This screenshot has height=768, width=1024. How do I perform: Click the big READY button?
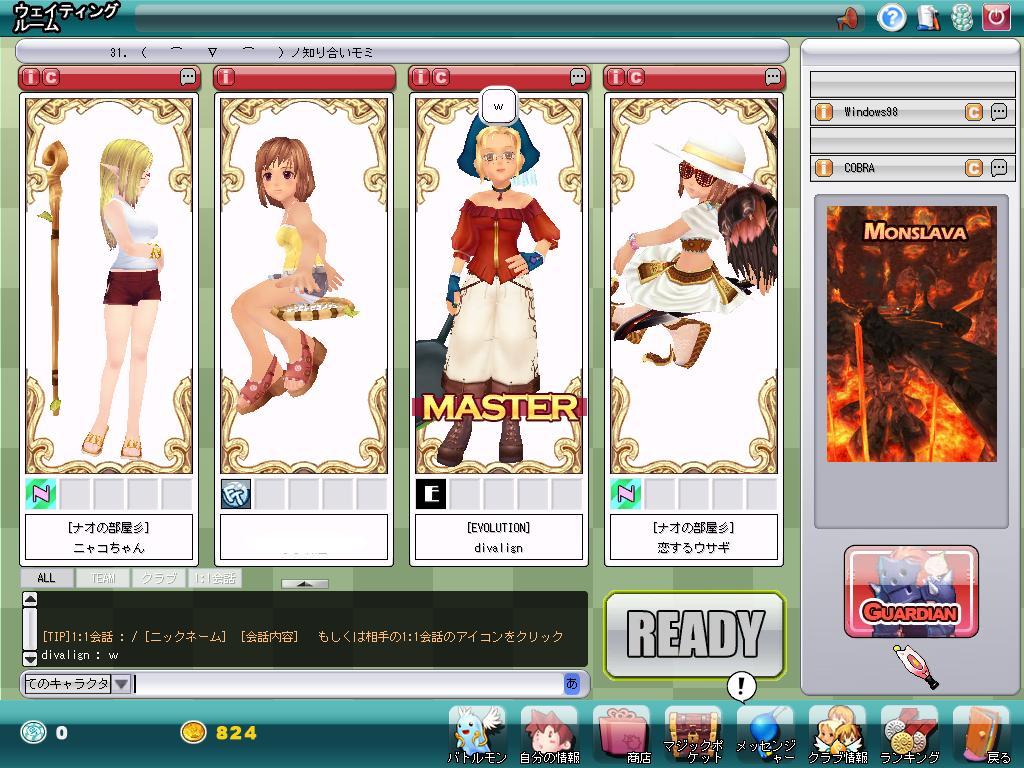point(694,635)
